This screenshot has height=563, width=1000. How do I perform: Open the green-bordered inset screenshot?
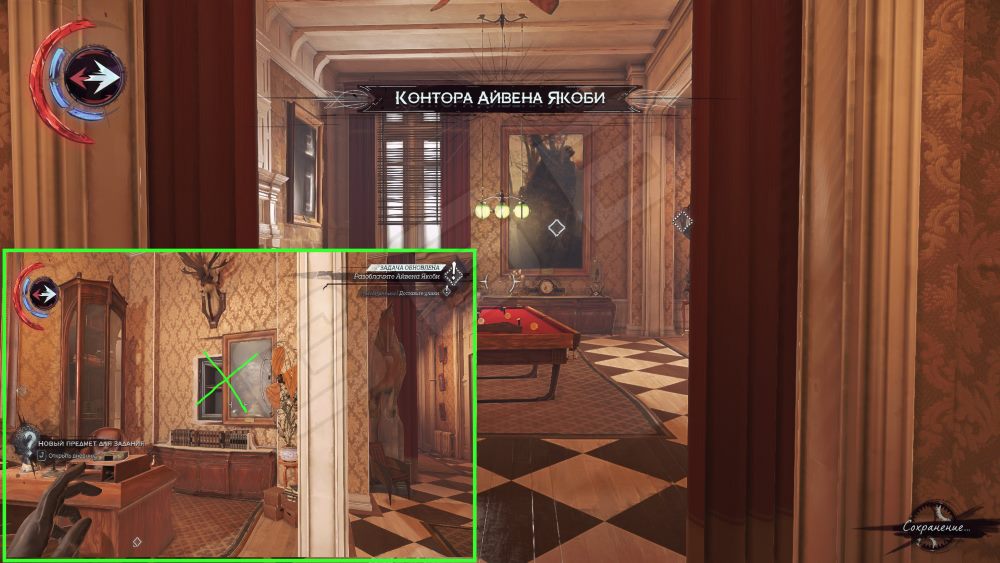239,404
